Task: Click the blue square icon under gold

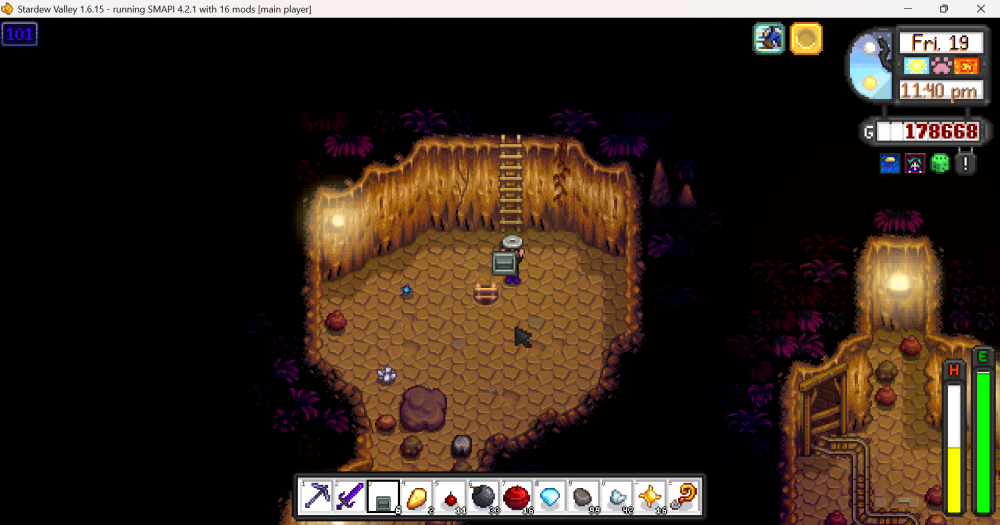Action: 890,163
